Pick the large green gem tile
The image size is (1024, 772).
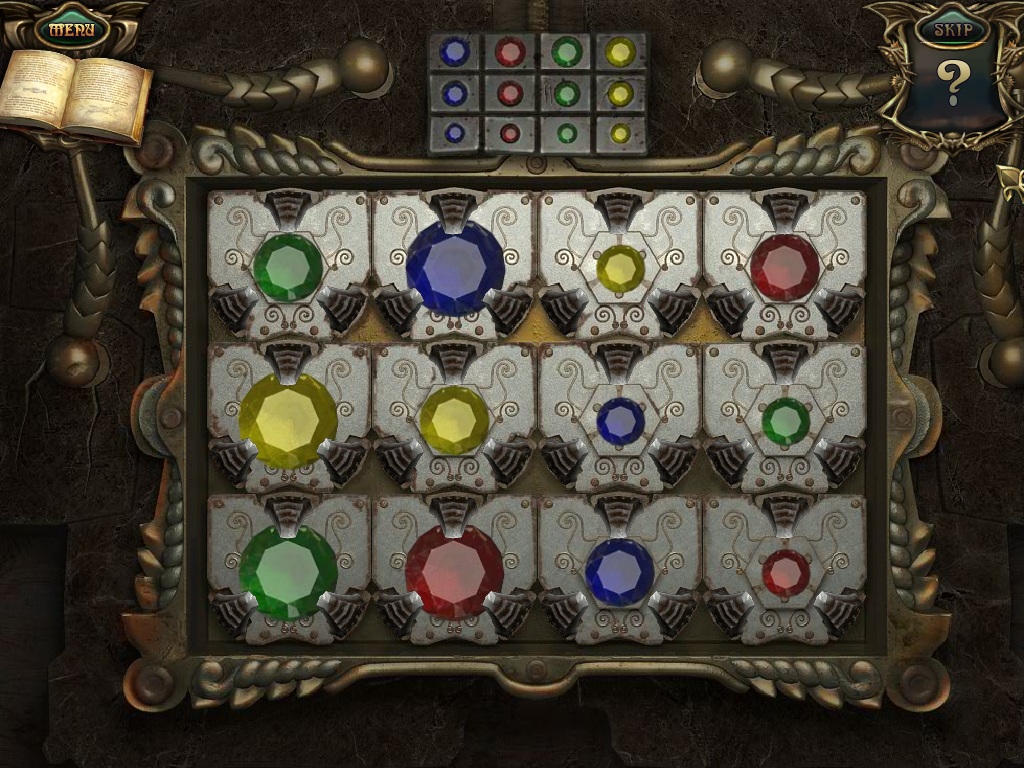[x=288, y=573]
